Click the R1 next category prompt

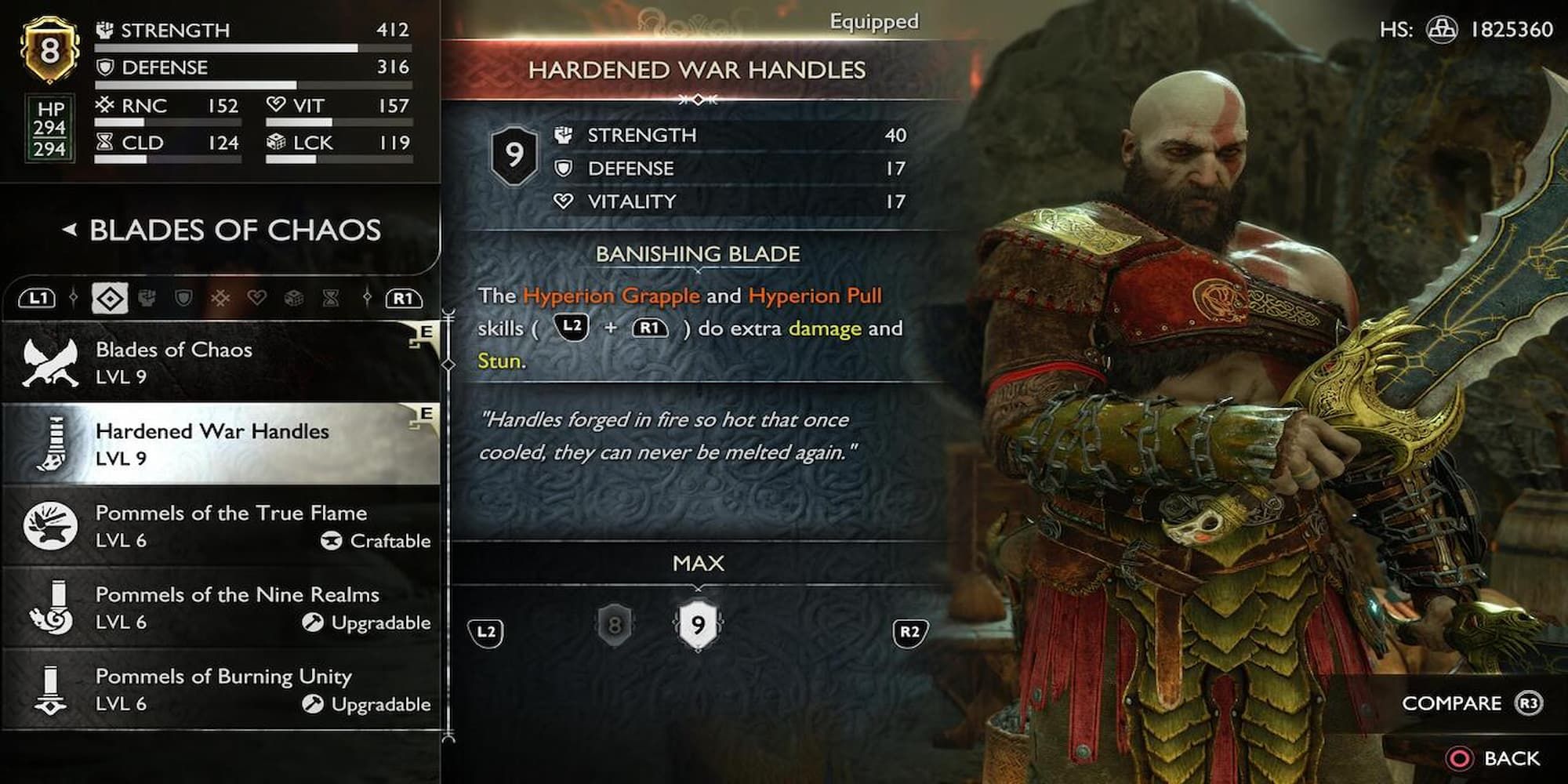pyautogui.click(x=402, y=298)
